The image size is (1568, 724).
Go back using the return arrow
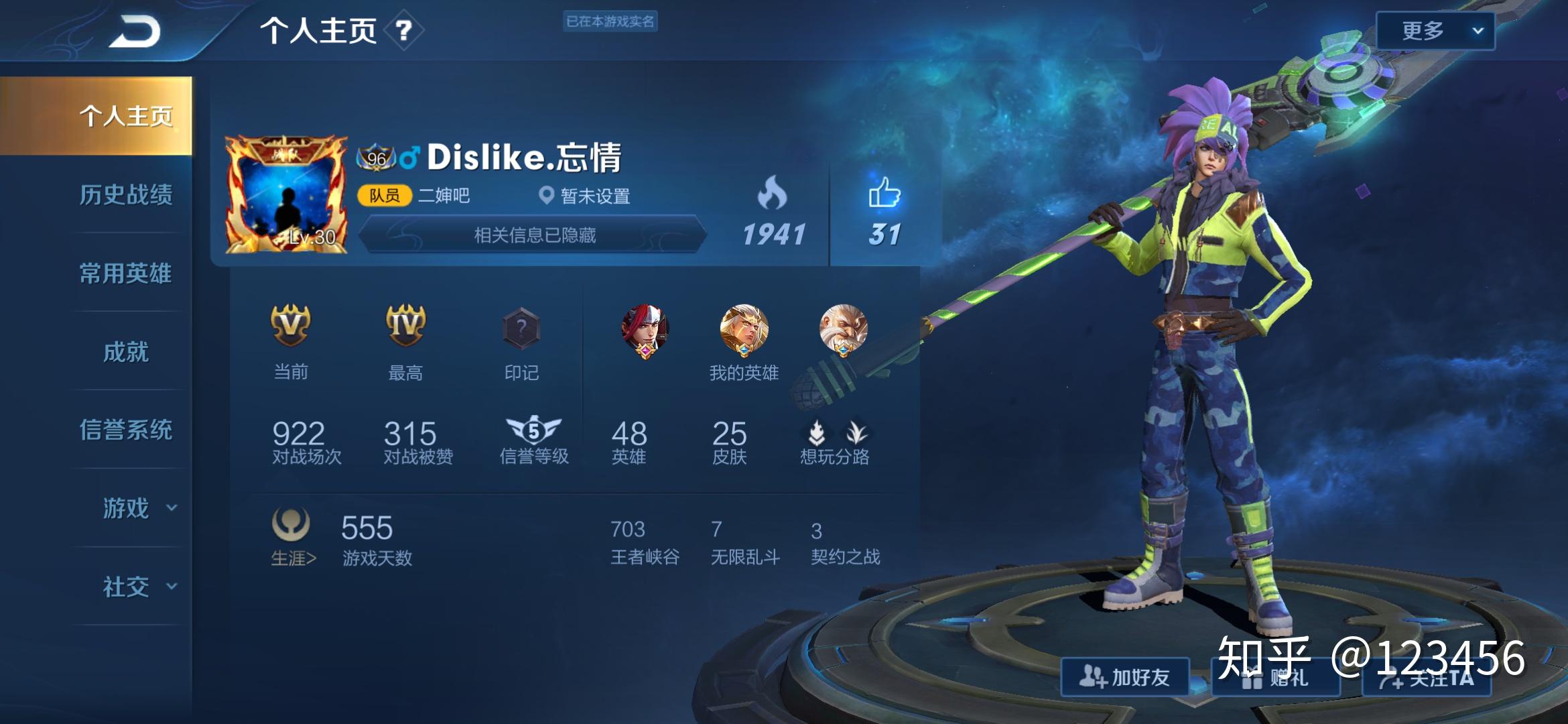tap(135, 32)
